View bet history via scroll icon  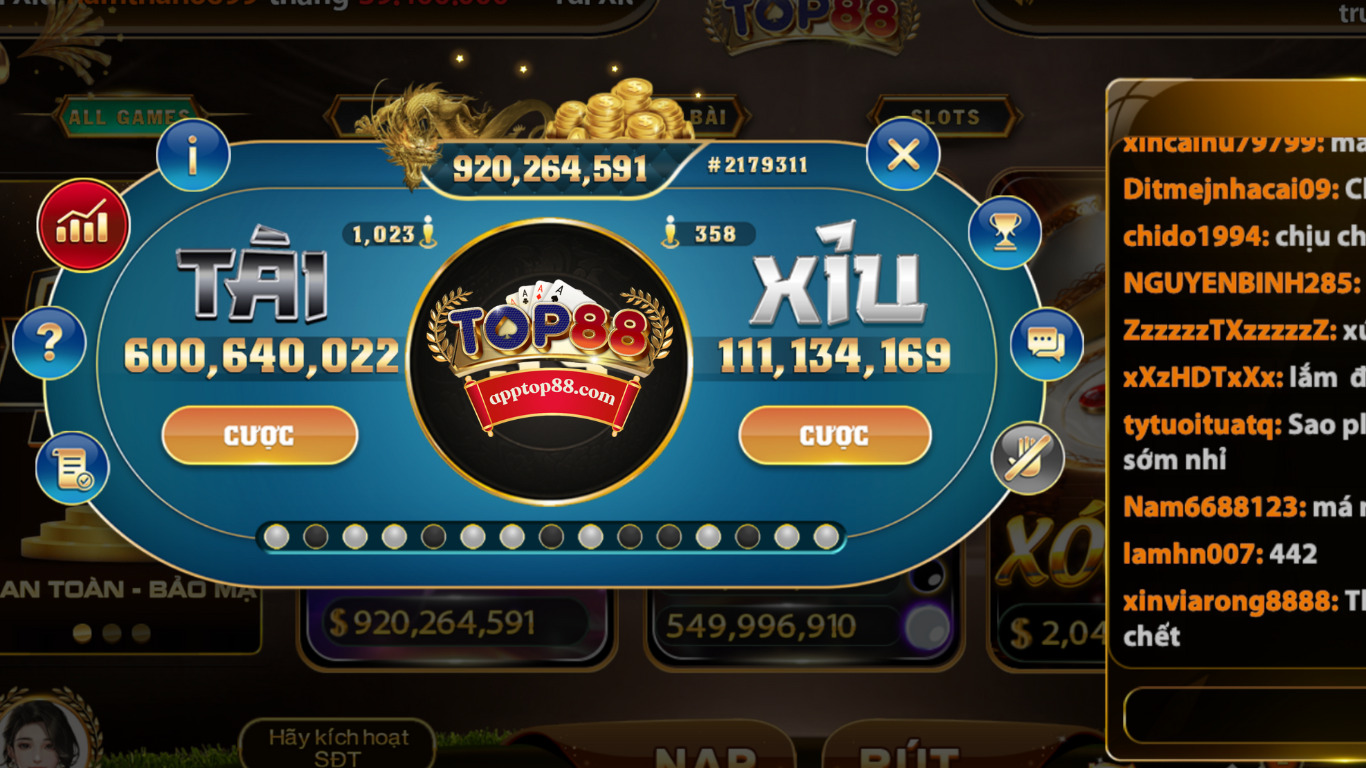pos(68,466)
